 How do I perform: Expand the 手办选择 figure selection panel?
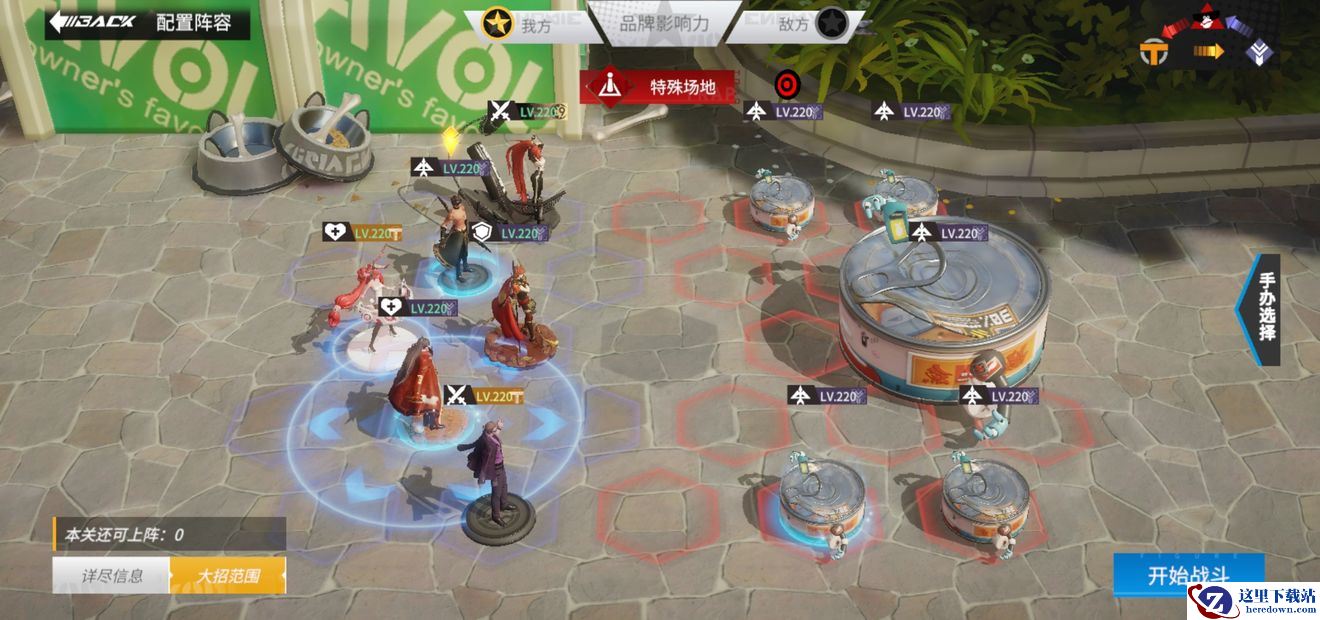tap(1263, 309)
